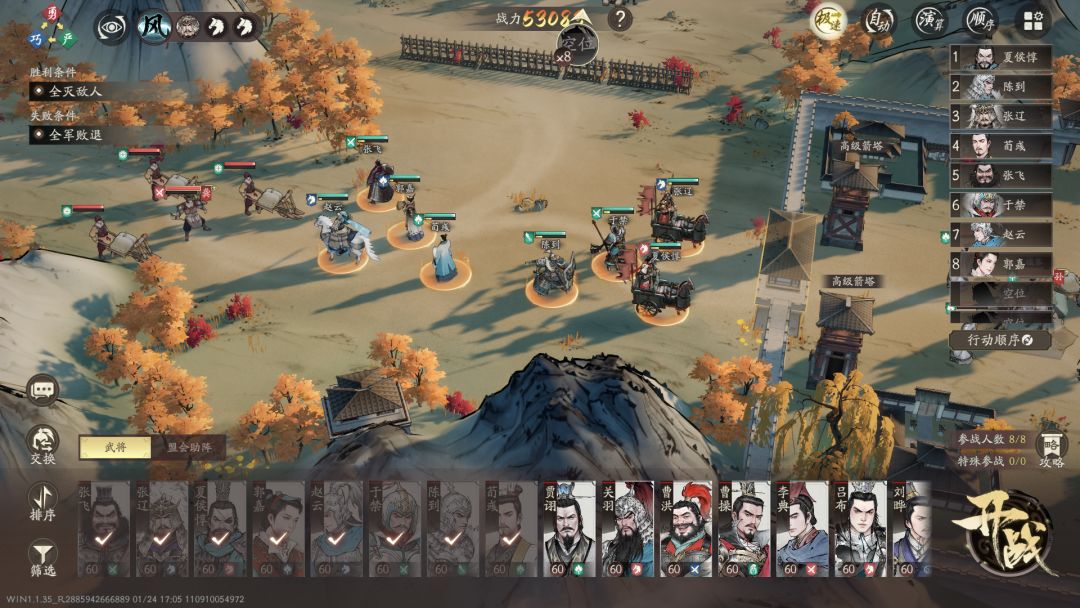Enable 自动 auto battle
Viewport: 1080px width, 608px height.
coord(879,20)
